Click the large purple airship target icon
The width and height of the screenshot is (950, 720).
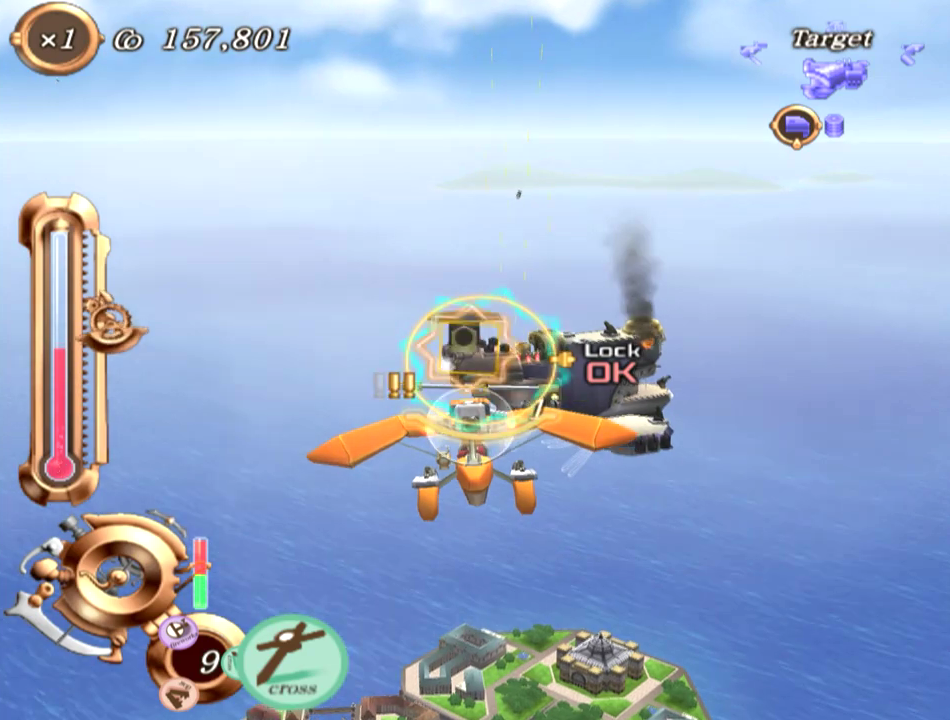(x=831, y=77)
